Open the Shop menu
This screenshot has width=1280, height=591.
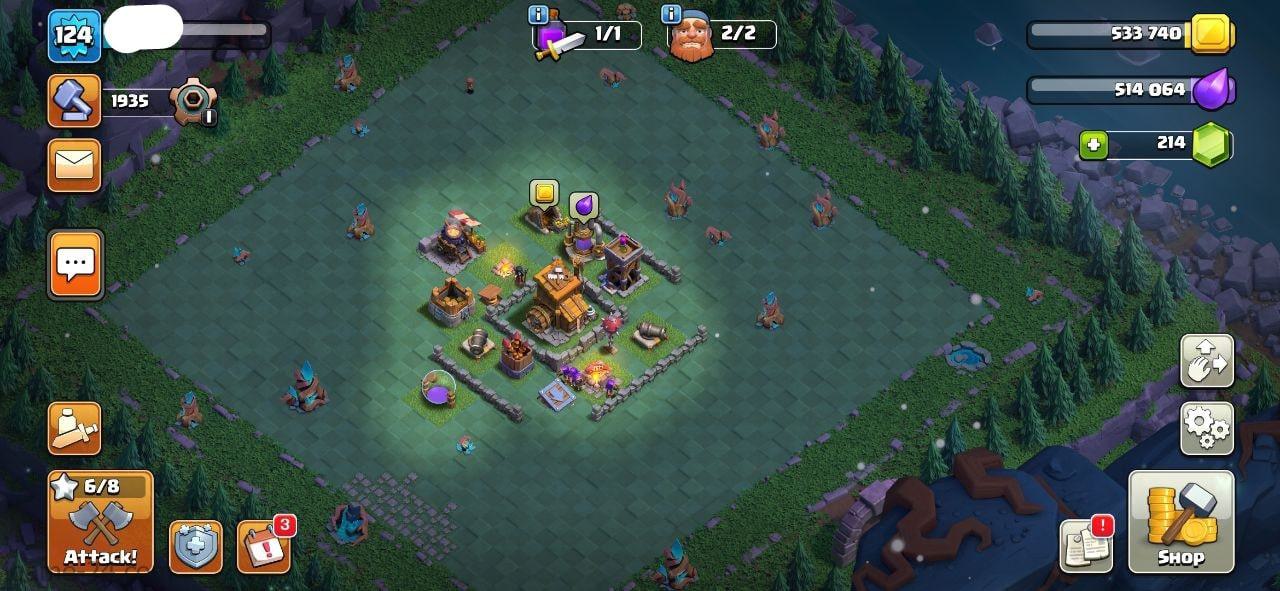click(1181, 521)
